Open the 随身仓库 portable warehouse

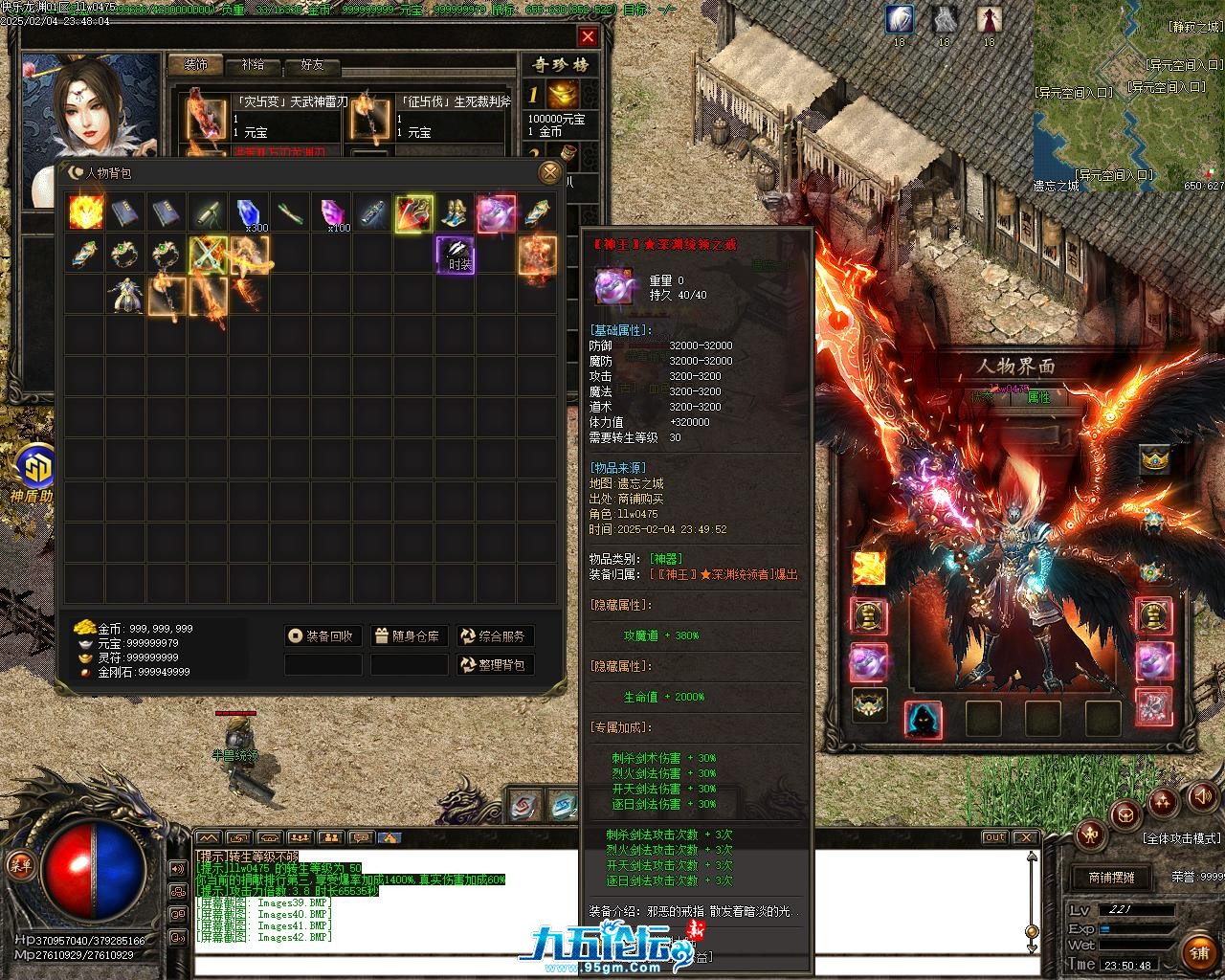point(409,636)
